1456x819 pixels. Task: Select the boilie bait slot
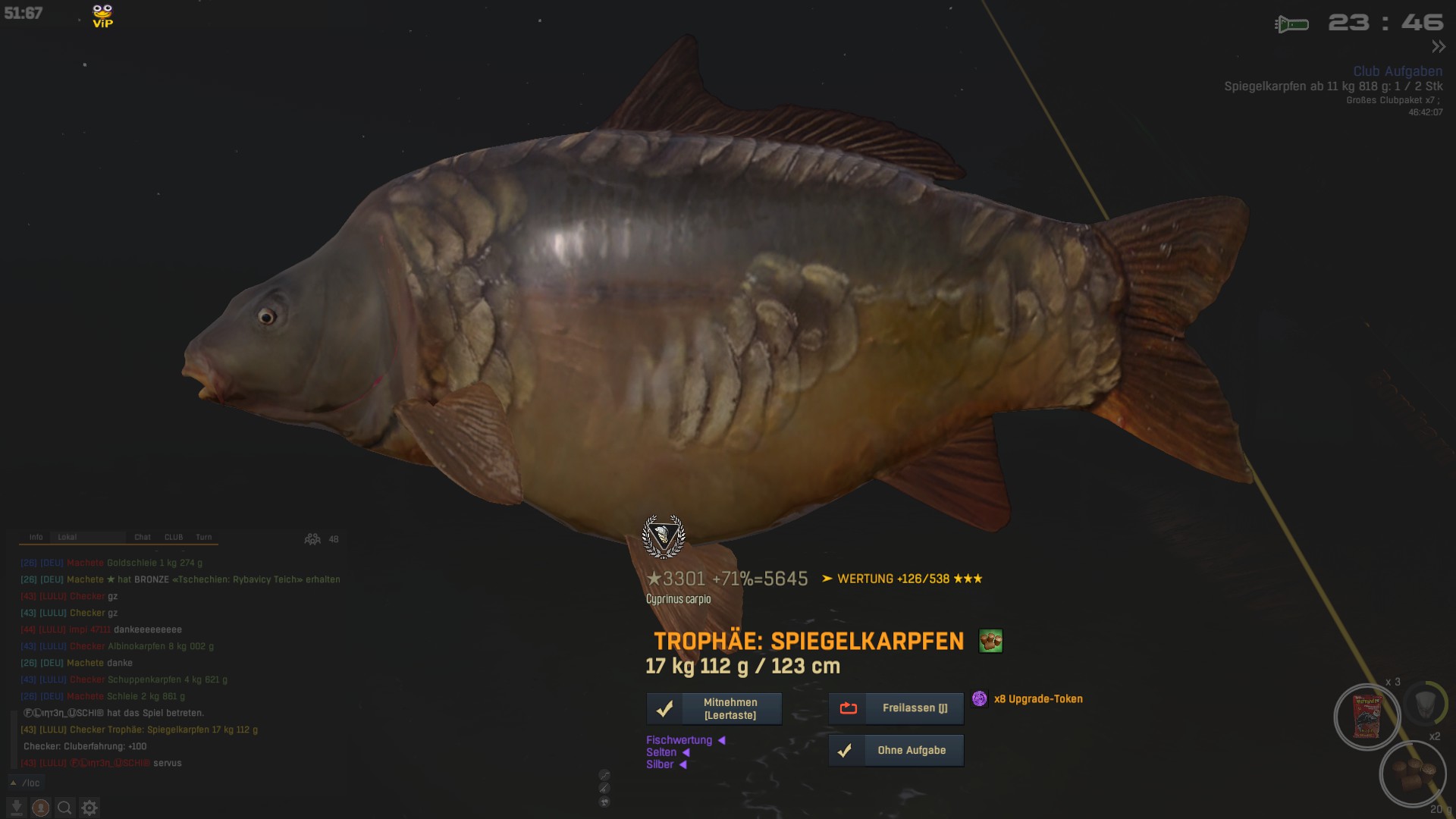[1413, 773]
